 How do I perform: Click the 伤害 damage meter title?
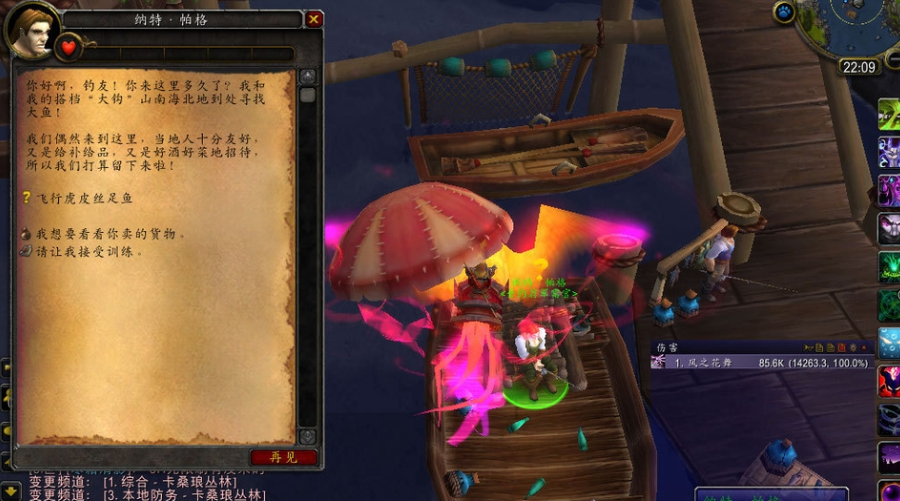coord(667,348)
